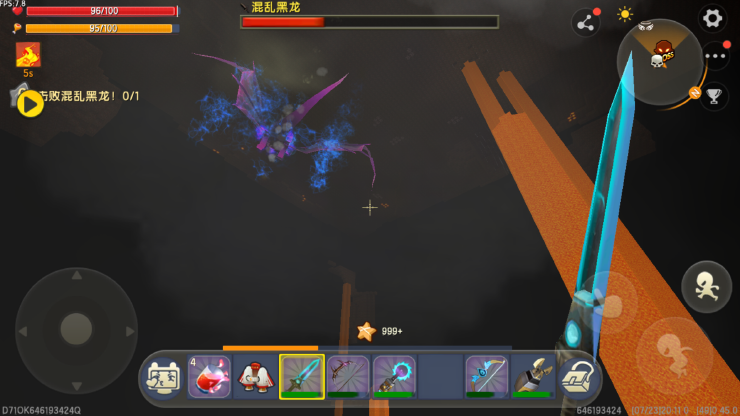Click the circular boss minimap
The width and height of the screenshot is (740, 416).
tap(660, 62)
